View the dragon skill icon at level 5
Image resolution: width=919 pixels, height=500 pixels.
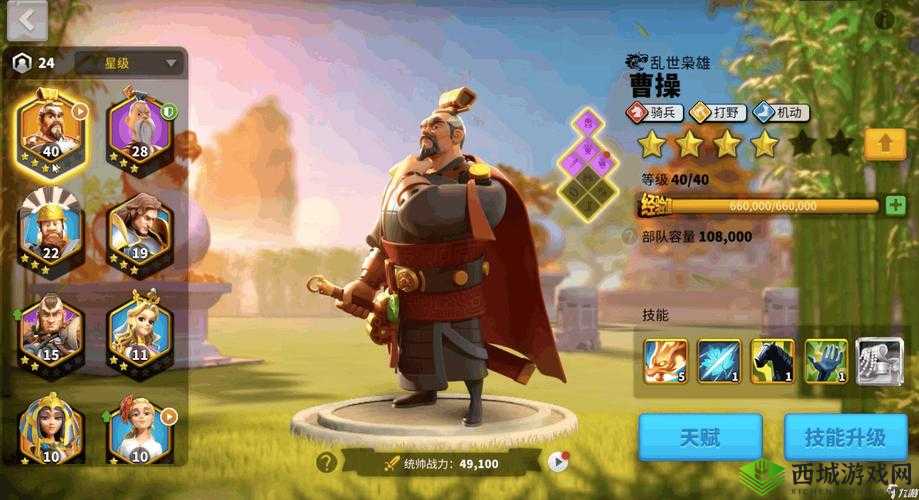663,360
